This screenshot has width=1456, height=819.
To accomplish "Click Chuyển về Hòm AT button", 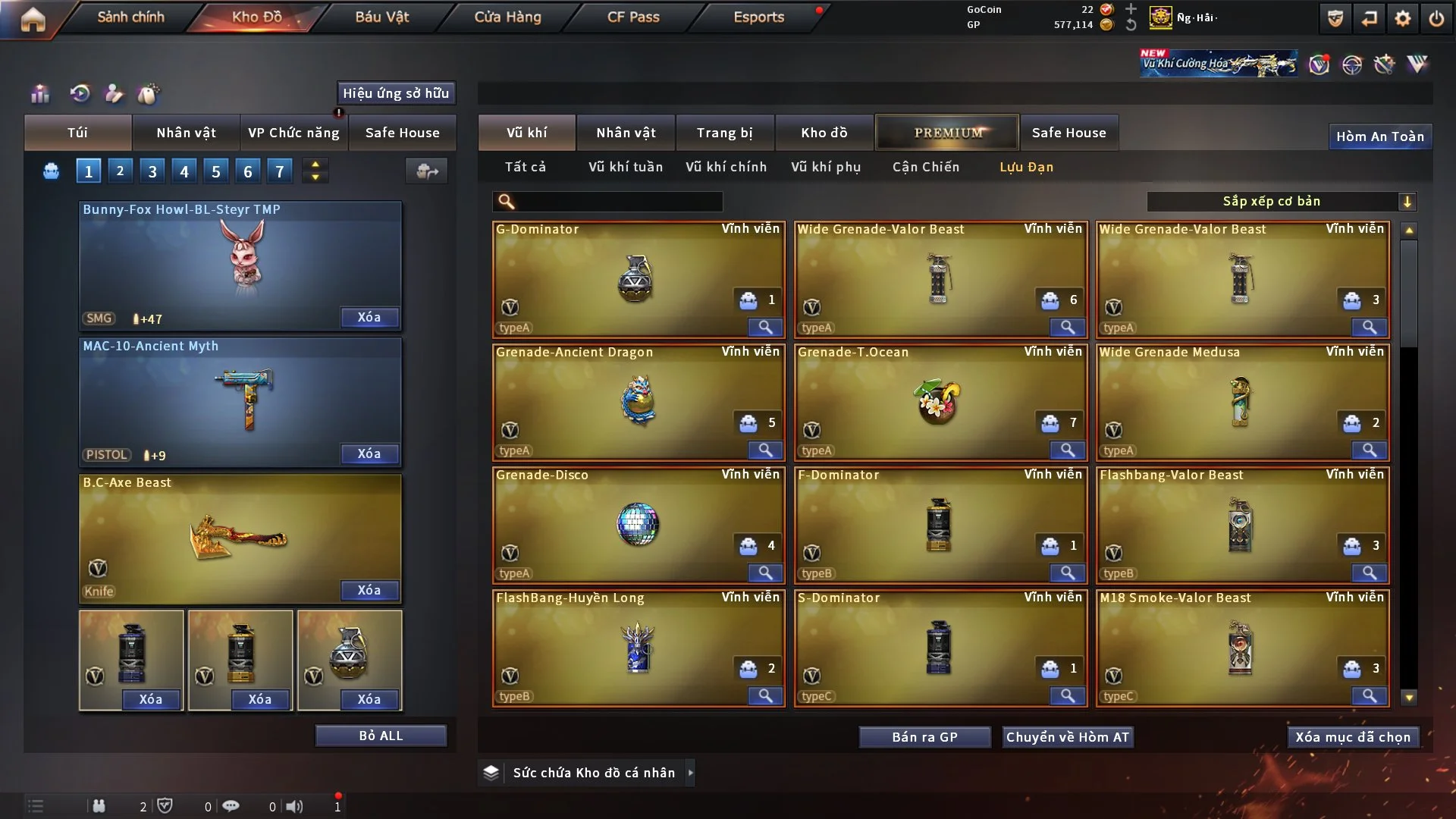I will coord(1067,737).
